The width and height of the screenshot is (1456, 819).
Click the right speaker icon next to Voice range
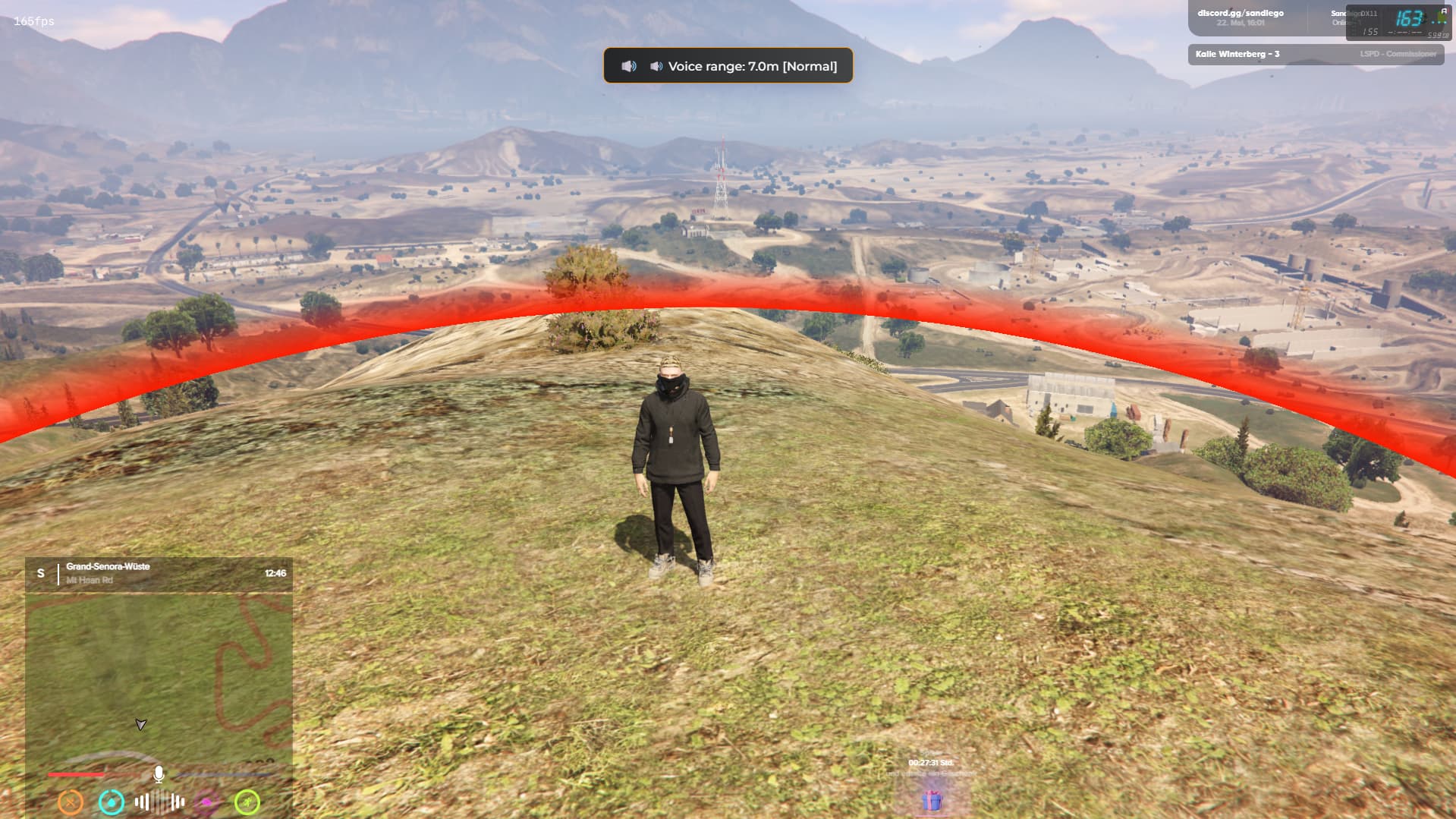[656, 66]
